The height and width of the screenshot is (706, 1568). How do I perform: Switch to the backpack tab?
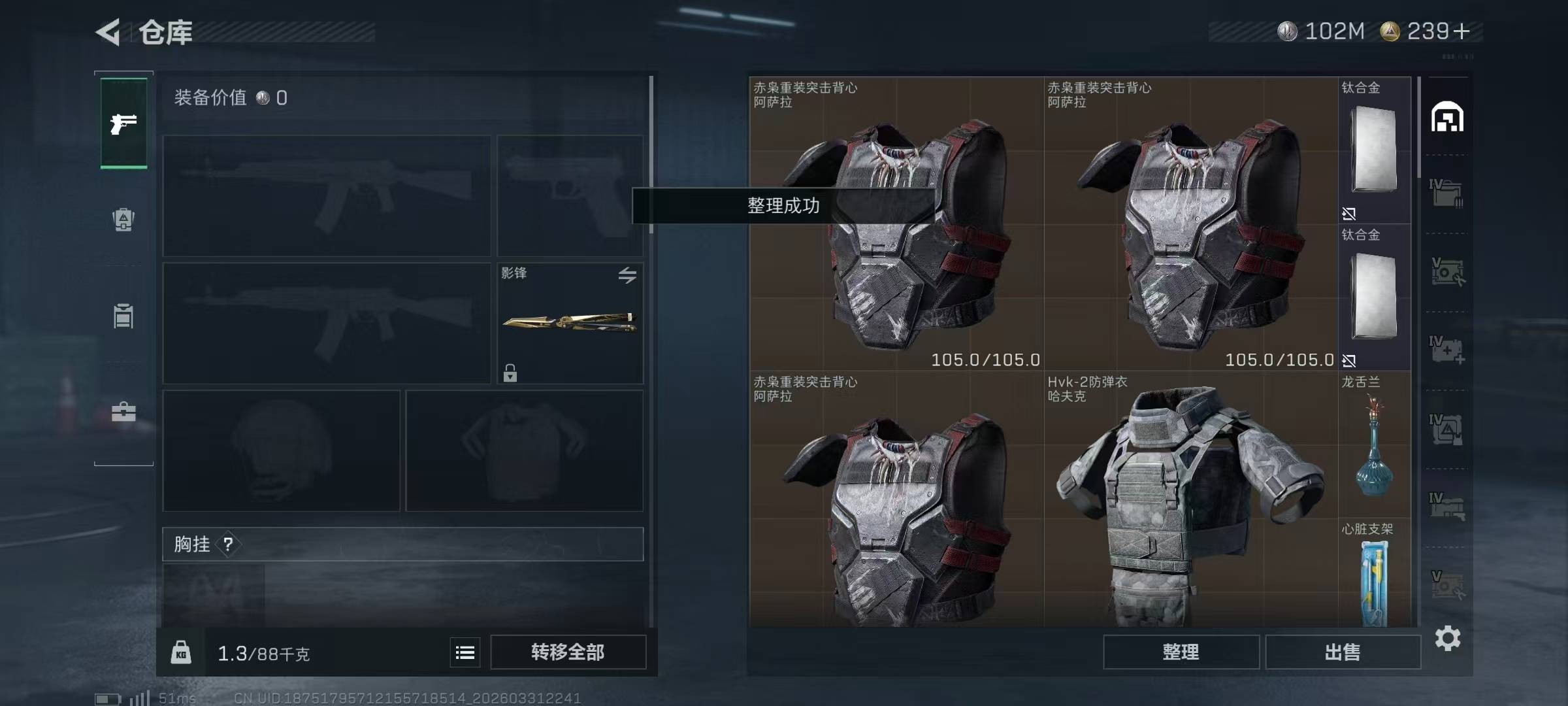pos(123,220)
